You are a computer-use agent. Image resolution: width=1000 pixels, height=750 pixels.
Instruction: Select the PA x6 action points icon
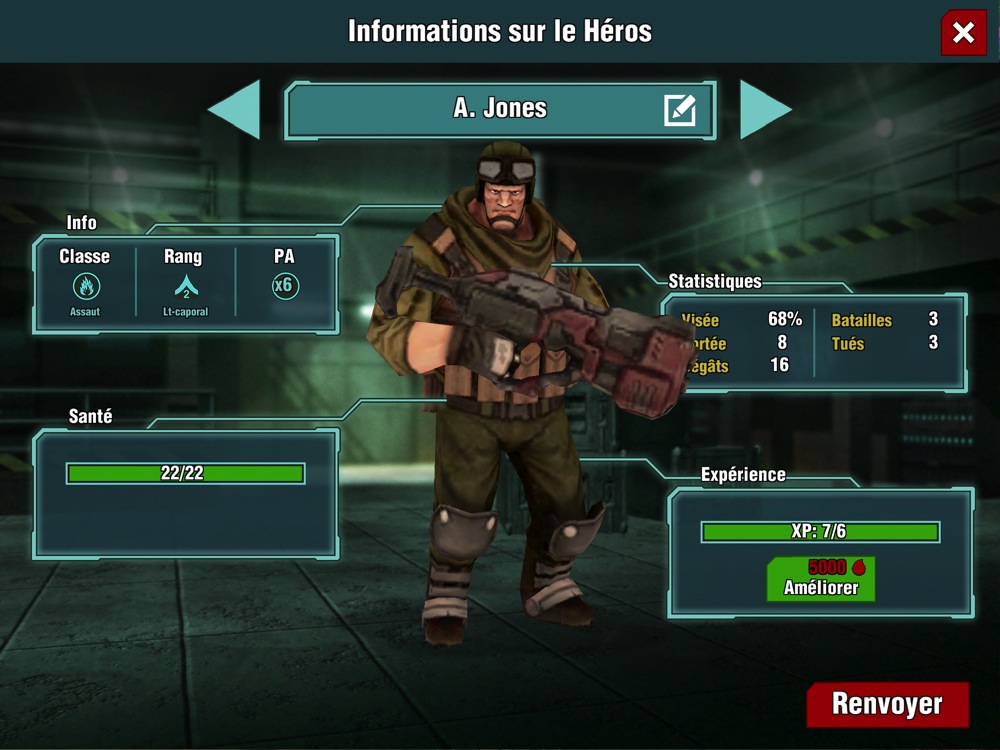284,286
